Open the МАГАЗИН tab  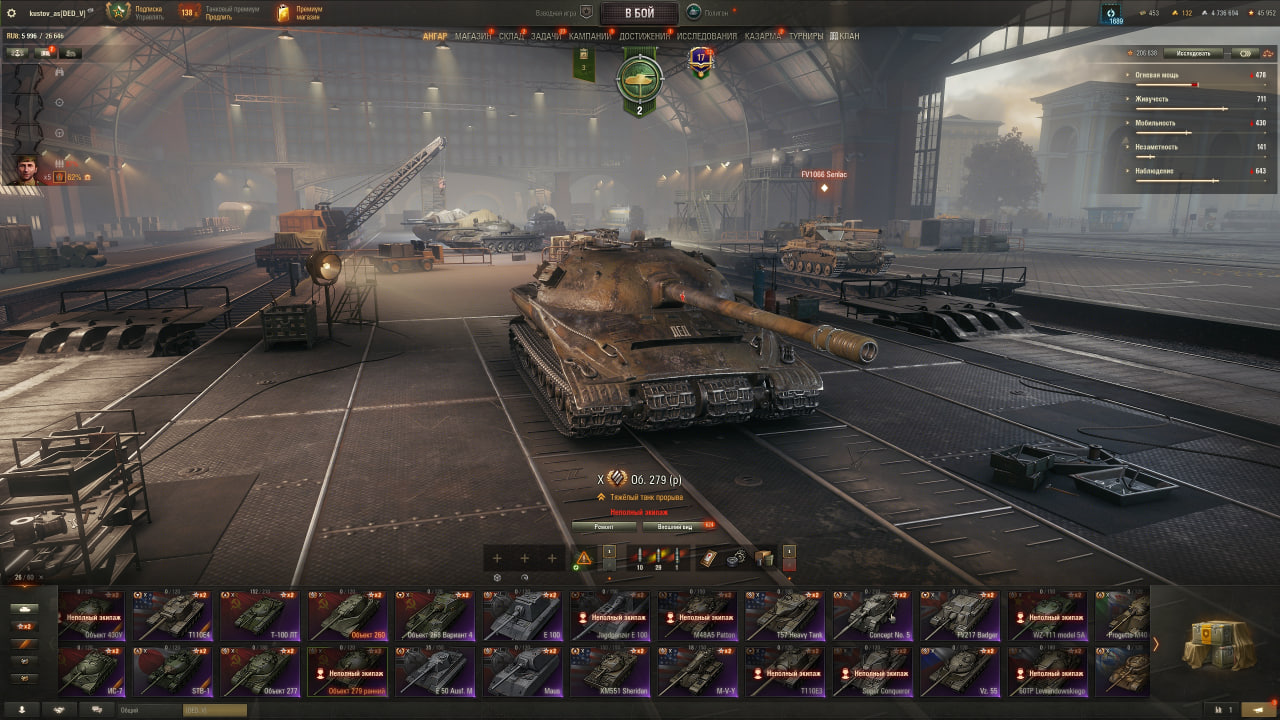(x=472, y=36)
